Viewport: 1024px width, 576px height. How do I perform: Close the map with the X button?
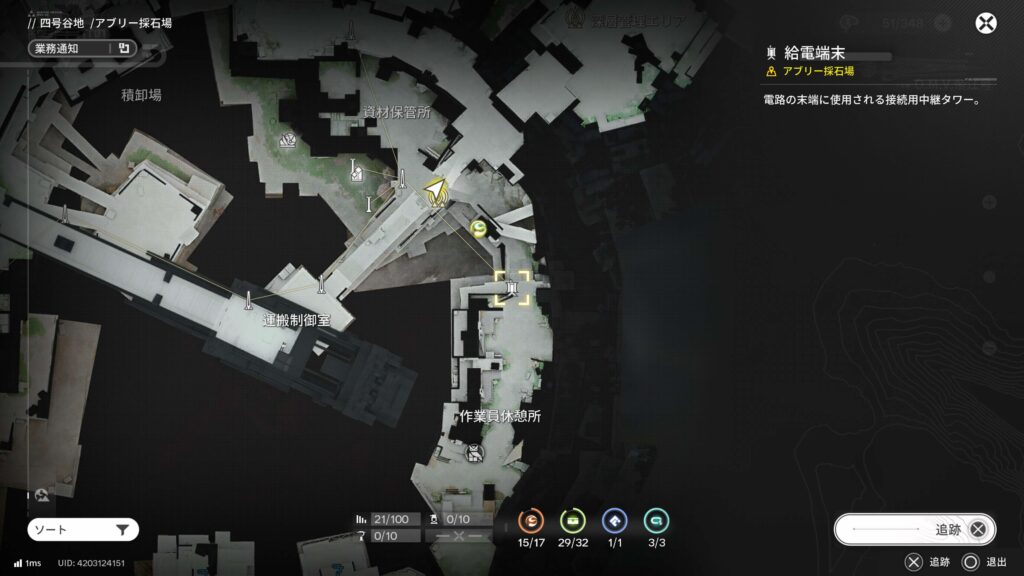[x=986, y=24]
